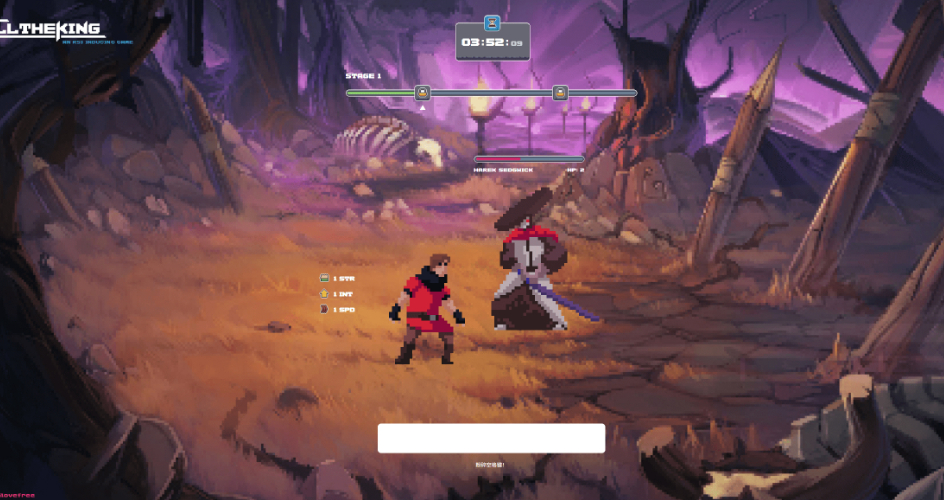Click the SPD stat icon
The height and width of the screenshot is (500, 944).
tap(324, 309)
